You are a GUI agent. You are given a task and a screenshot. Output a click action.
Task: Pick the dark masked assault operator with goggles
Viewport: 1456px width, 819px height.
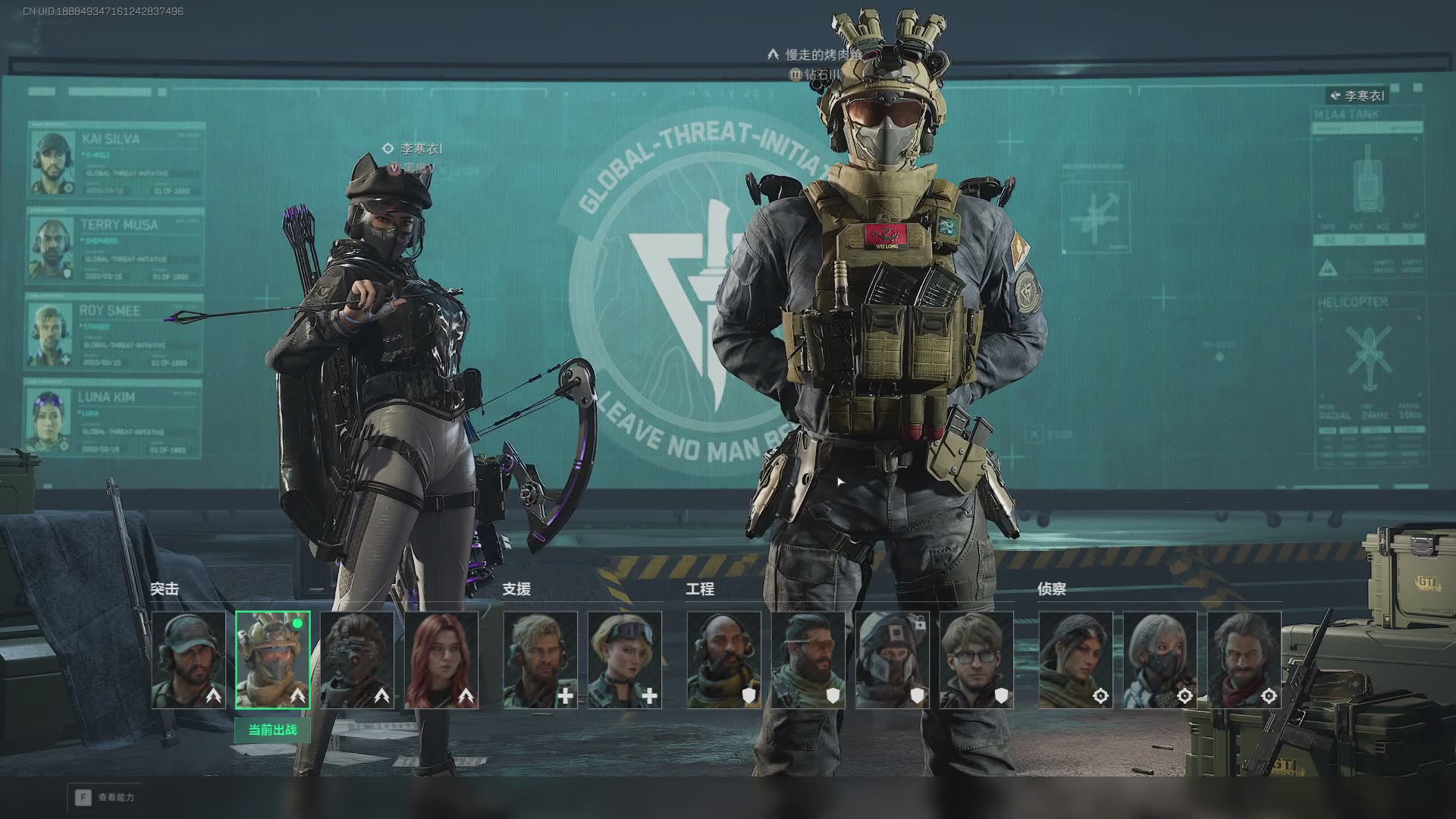pos(357,660)
